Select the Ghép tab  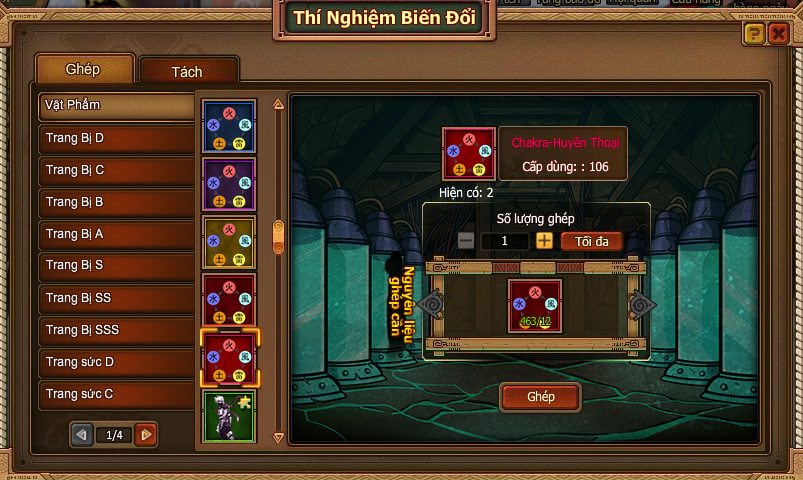click(84, 70)
